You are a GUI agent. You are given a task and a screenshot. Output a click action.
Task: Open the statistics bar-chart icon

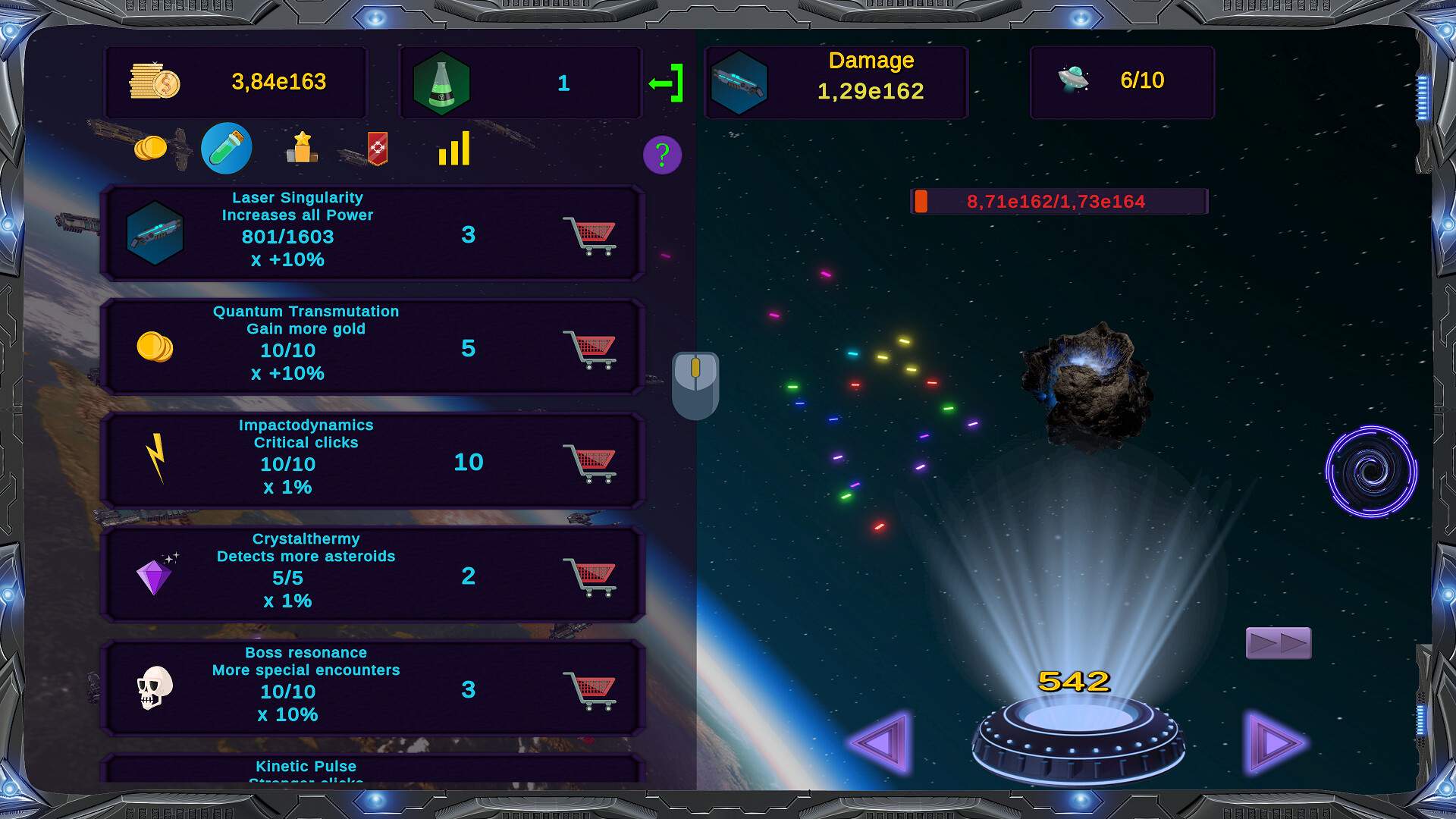(x=453, y=149)
